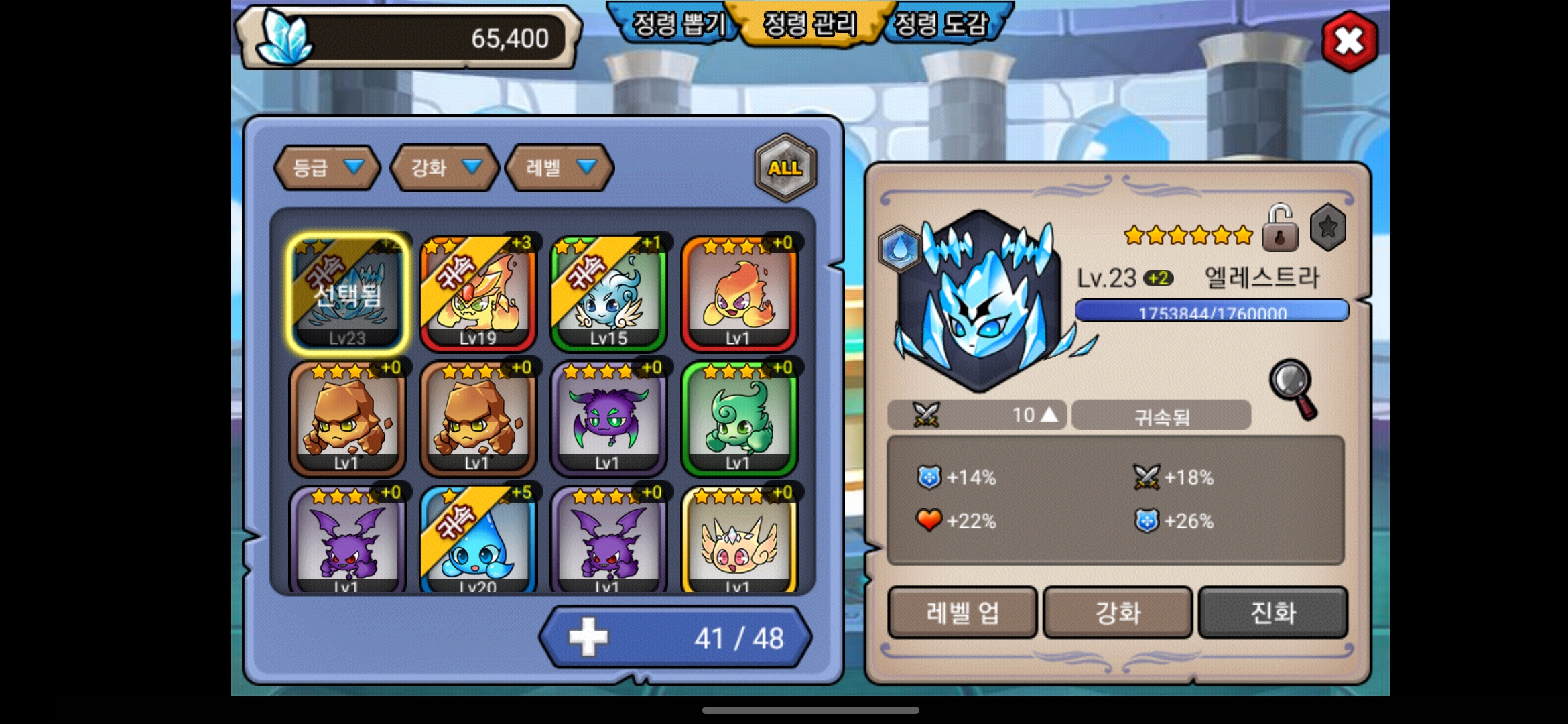Open the 레벨 sort dropdown

pos(560,168)
